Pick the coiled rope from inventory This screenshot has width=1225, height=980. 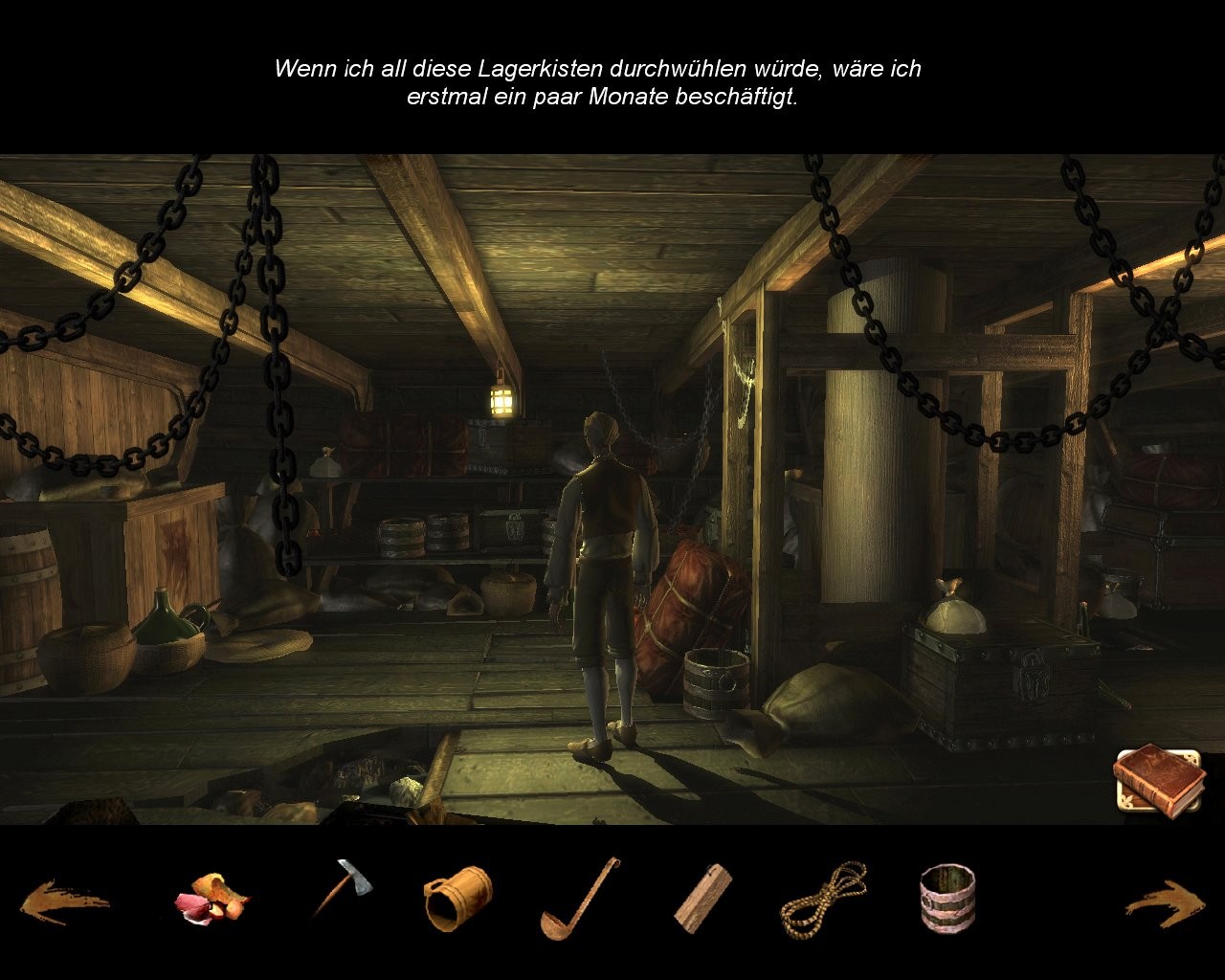[x=823, y=900]
